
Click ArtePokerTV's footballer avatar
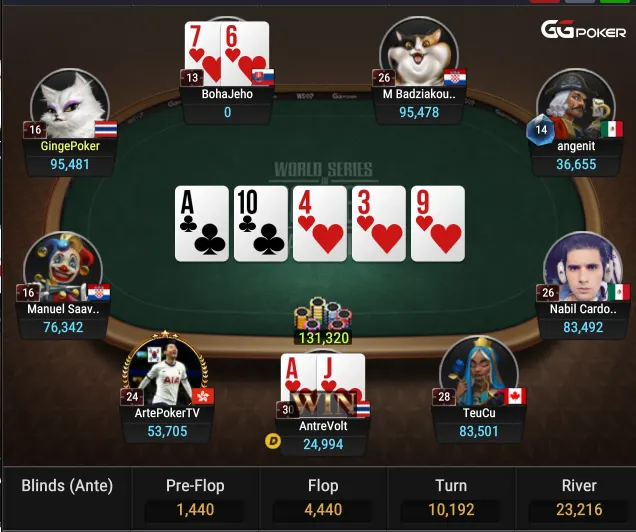point(164,368)
